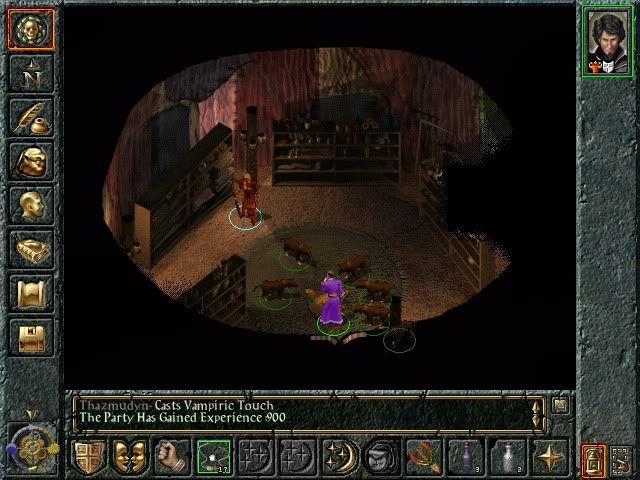Expand the message log window

(559, 405)
